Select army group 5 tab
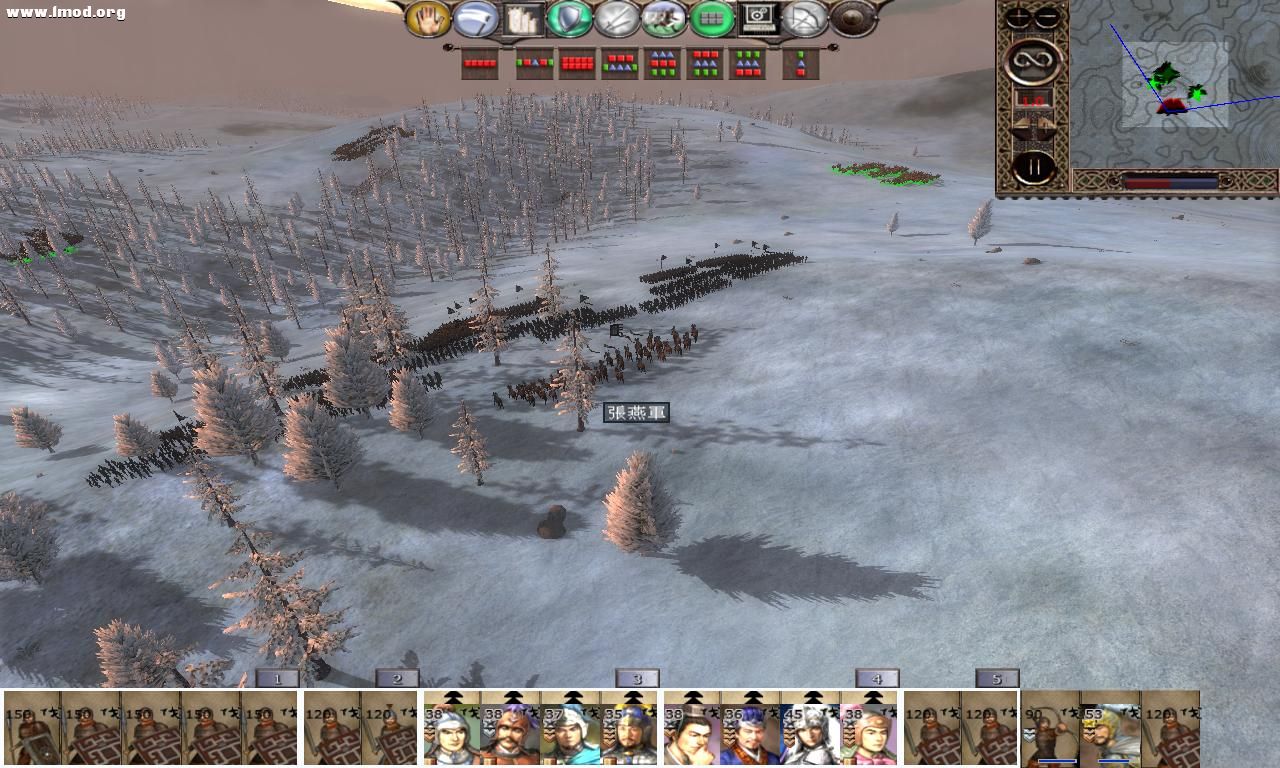The width and height of the screenshot is (1280, 768). (997, 679)
